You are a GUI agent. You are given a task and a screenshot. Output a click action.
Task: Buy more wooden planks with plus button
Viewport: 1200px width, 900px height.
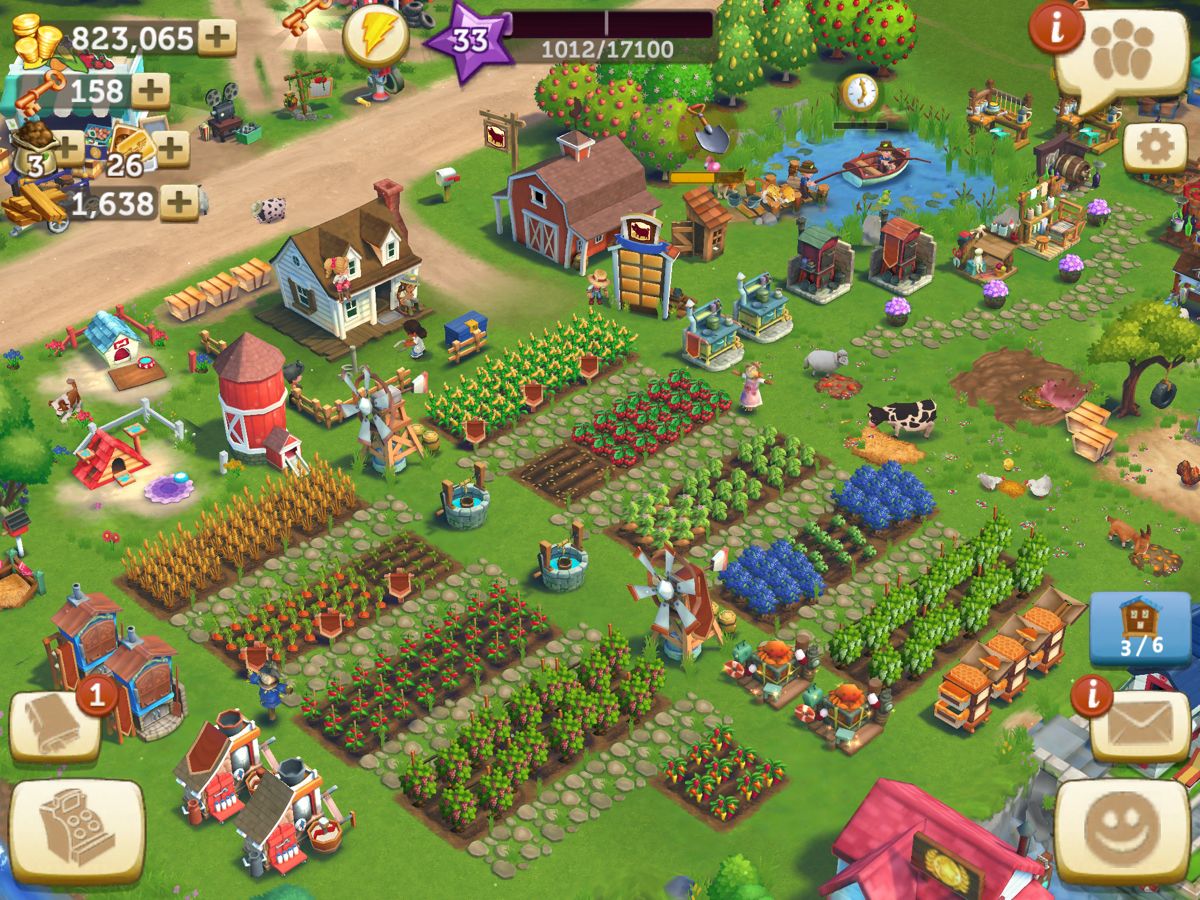point(179,203)
